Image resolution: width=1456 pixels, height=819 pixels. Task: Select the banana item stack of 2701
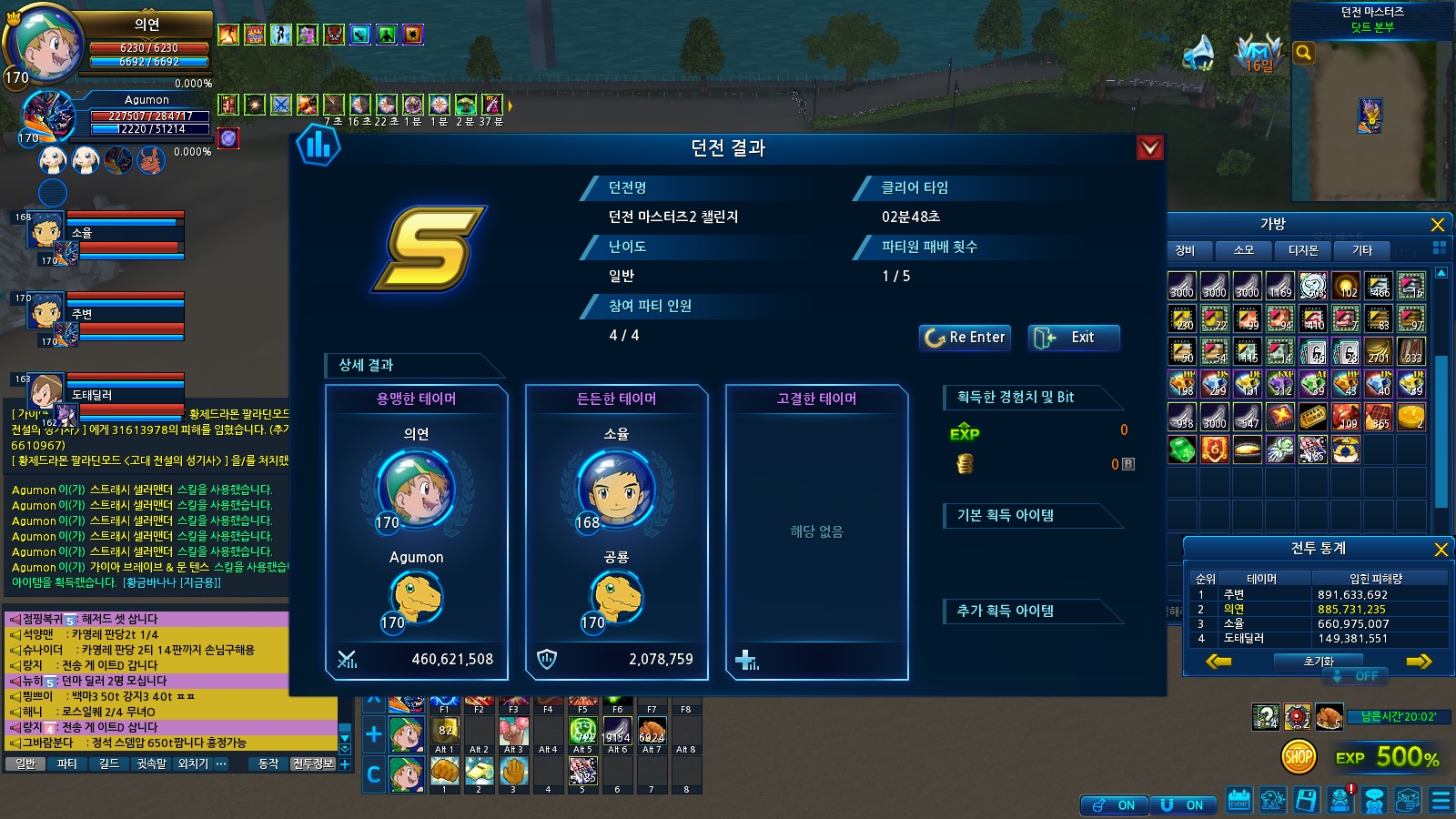coord(1379,351)
